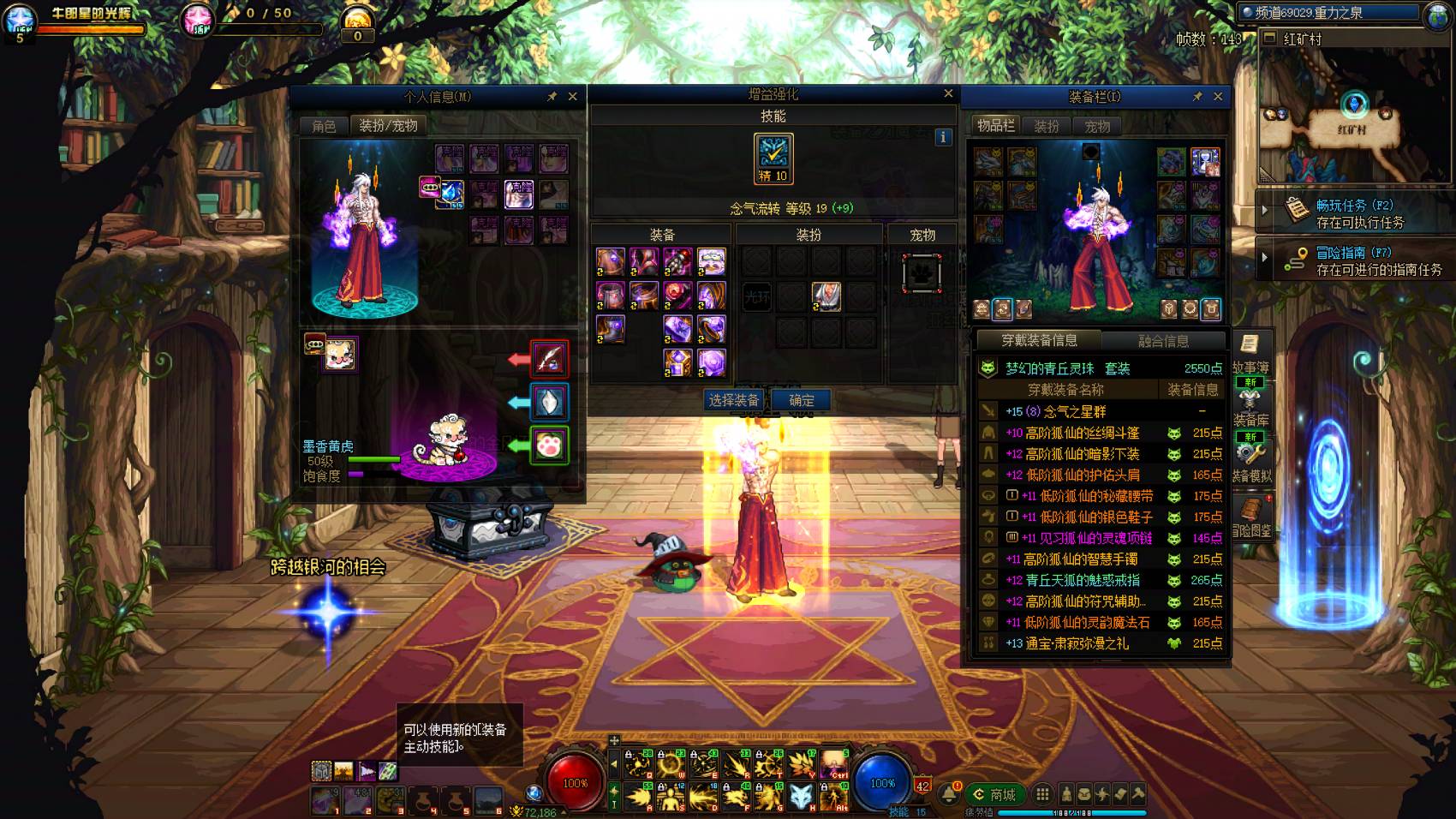Image resolution: width=1456 pixels, height=819 pixels.
Task: Open the 装扮 tab in equipment panel
Action: [1047, 126]
